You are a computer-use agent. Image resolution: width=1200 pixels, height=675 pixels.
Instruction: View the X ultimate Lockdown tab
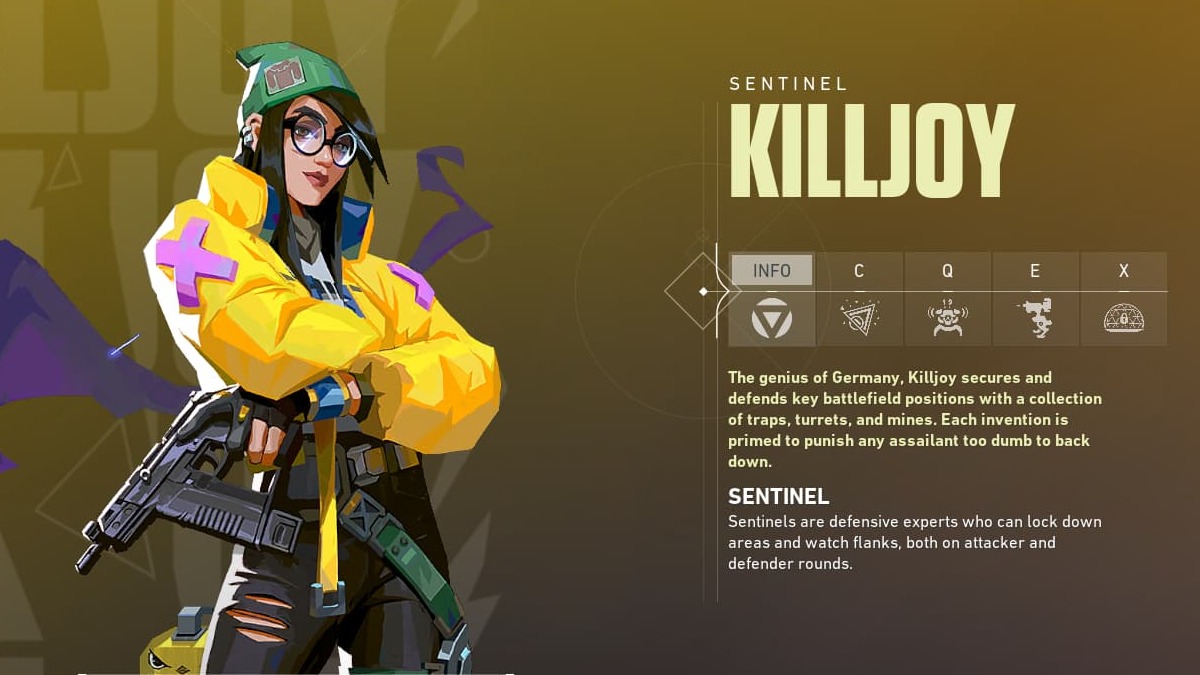pos(1123,298)
